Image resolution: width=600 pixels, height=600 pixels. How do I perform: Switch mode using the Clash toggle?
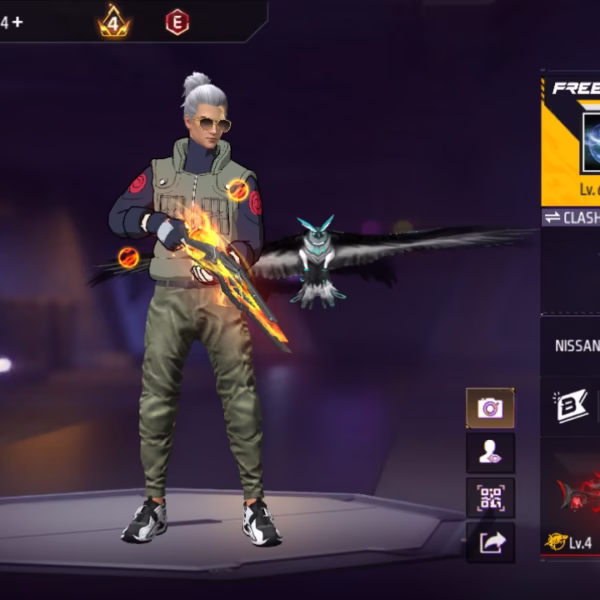coord(572,217)
